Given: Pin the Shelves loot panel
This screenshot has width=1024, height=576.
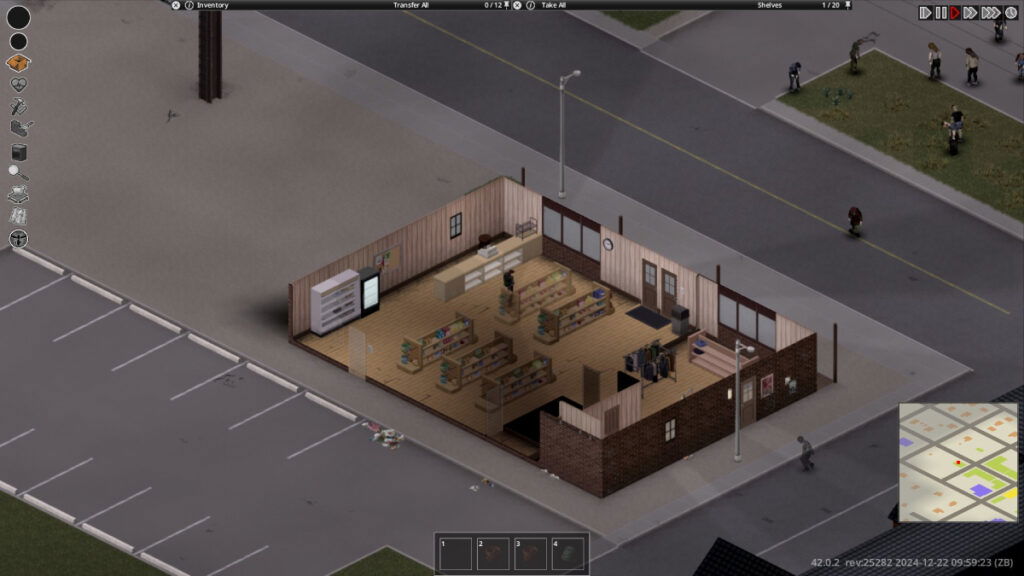Looking at the screenshot, I should [848, 5].
